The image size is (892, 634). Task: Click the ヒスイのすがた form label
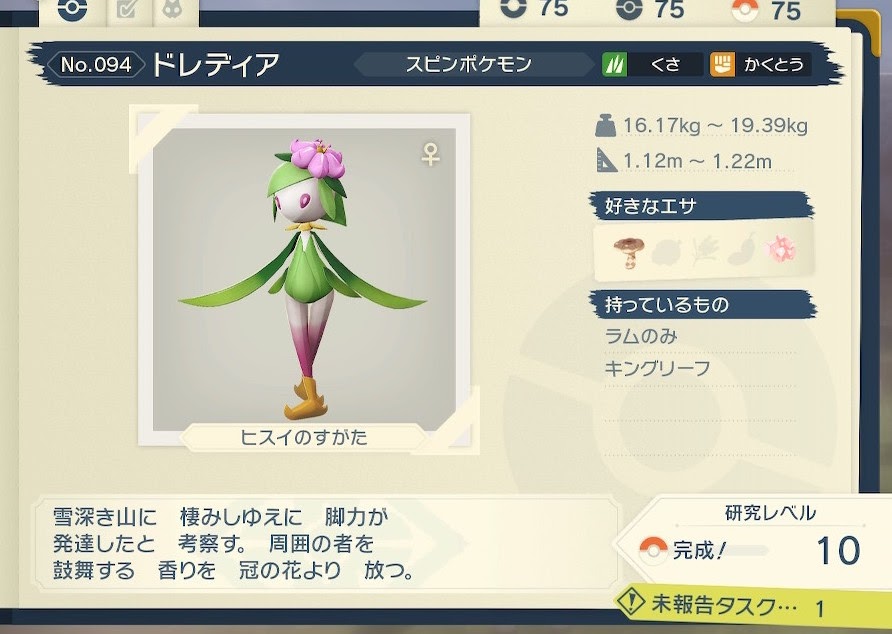[x=304, y=437]
